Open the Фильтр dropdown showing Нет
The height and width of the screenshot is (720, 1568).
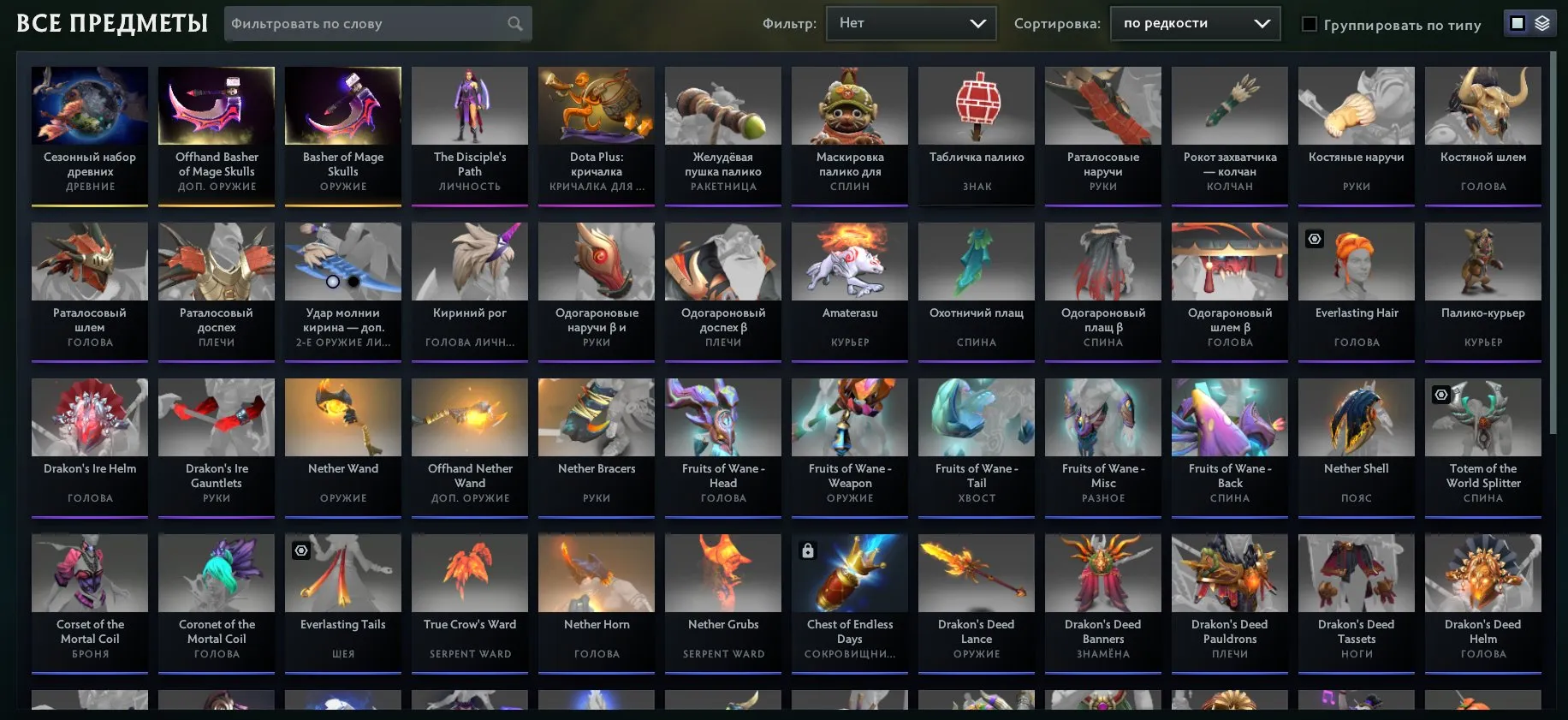(910, 23)
